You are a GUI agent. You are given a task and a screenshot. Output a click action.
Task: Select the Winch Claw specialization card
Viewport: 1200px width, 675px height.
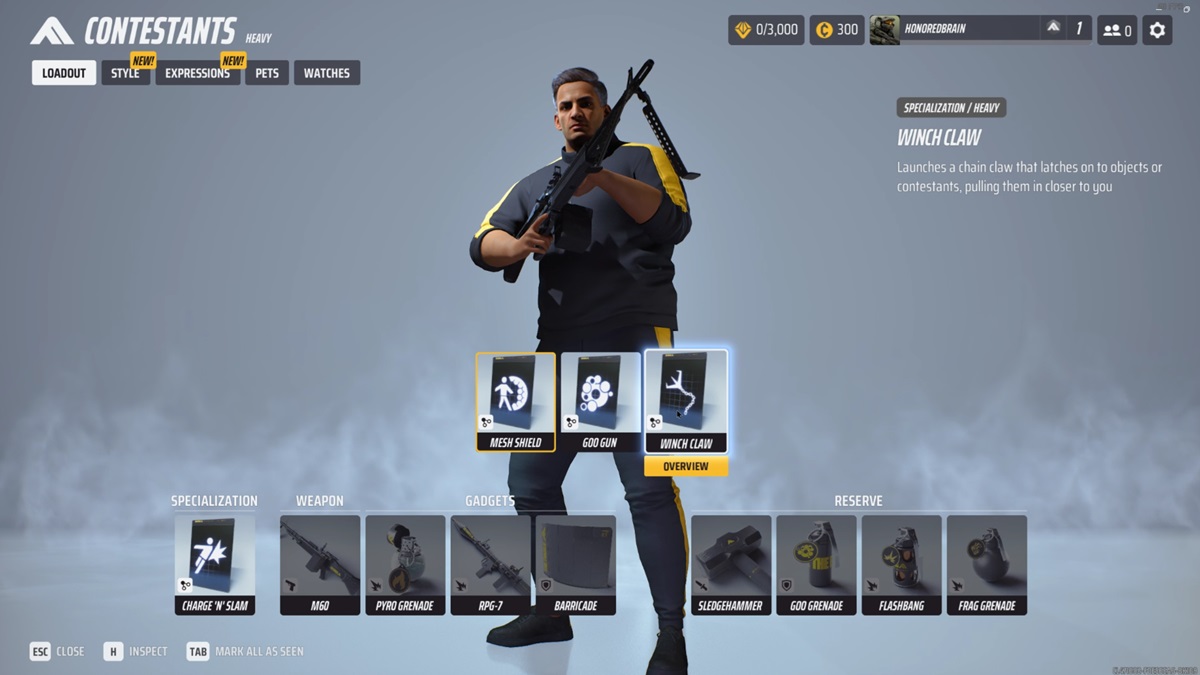click(686, 401)
